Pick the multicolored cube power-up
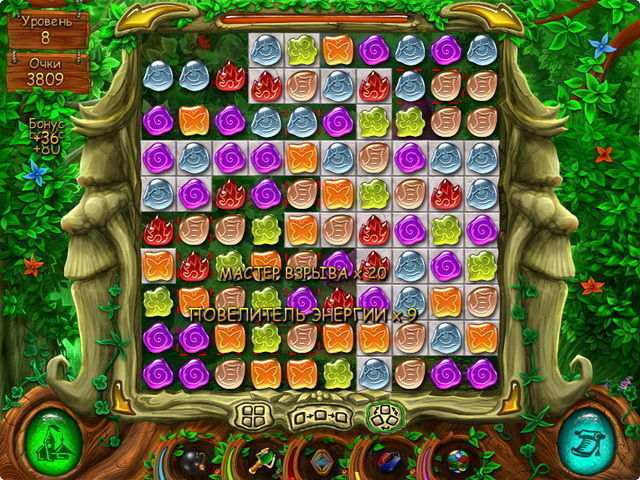This screenshot has height=480, width=640. coord(455,461)
